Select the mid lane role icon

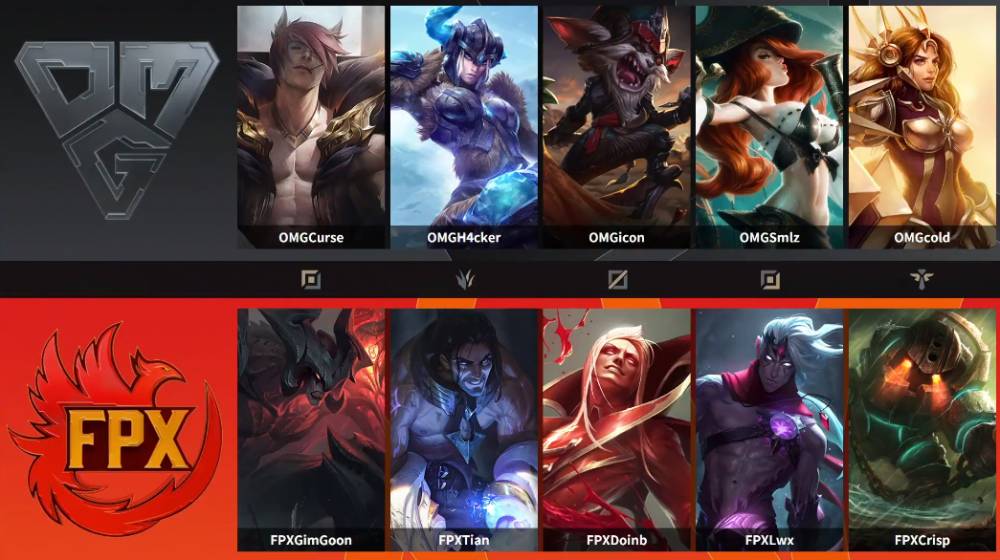coord(617,280)
